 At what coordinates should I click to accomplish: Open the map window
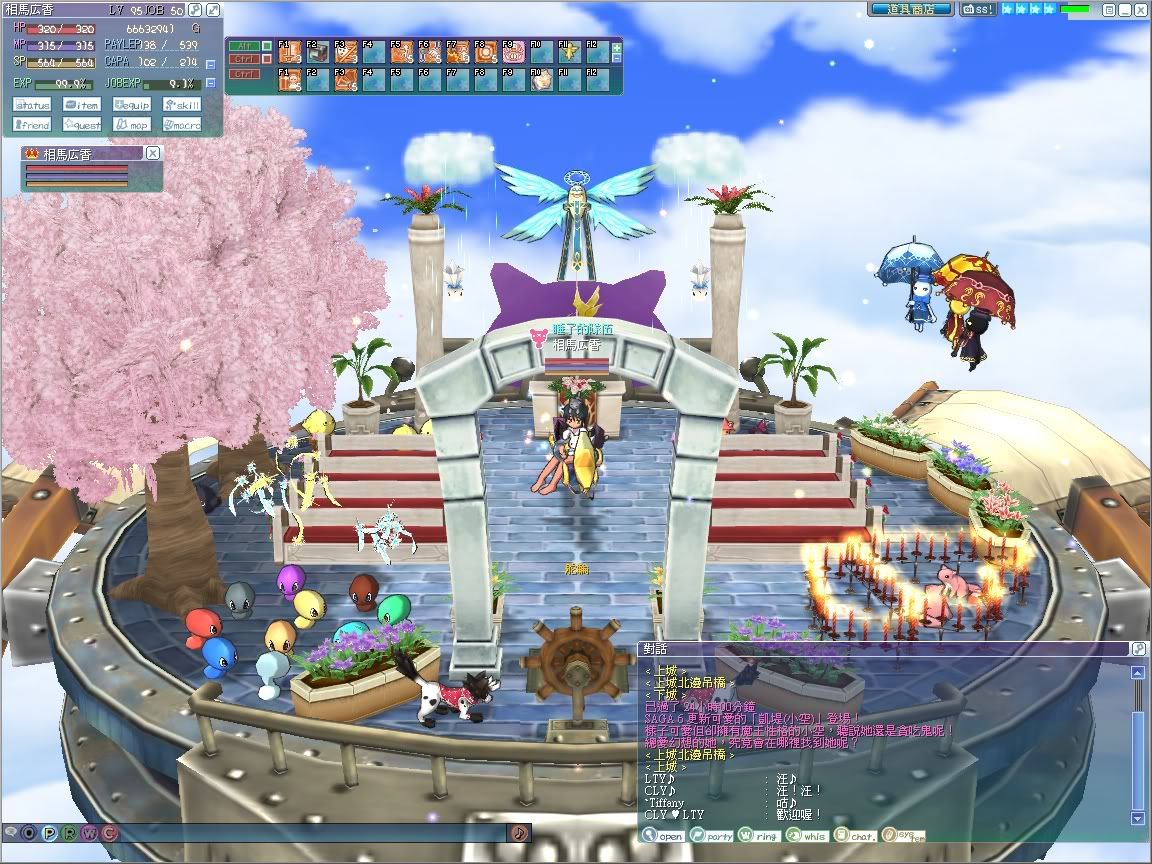[x=132, y=125]
